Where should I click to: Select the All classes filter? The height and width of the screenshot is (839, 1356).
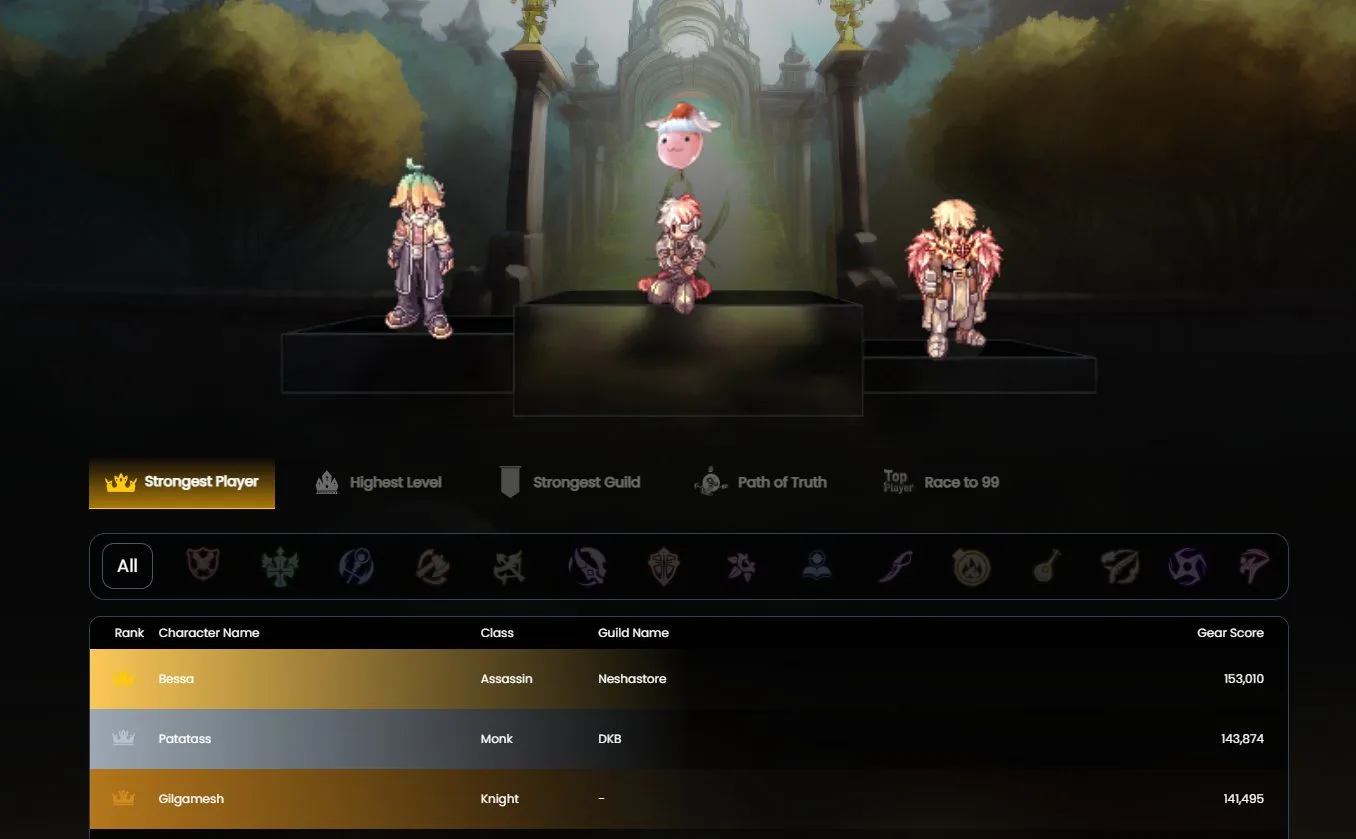click(127, 566)
